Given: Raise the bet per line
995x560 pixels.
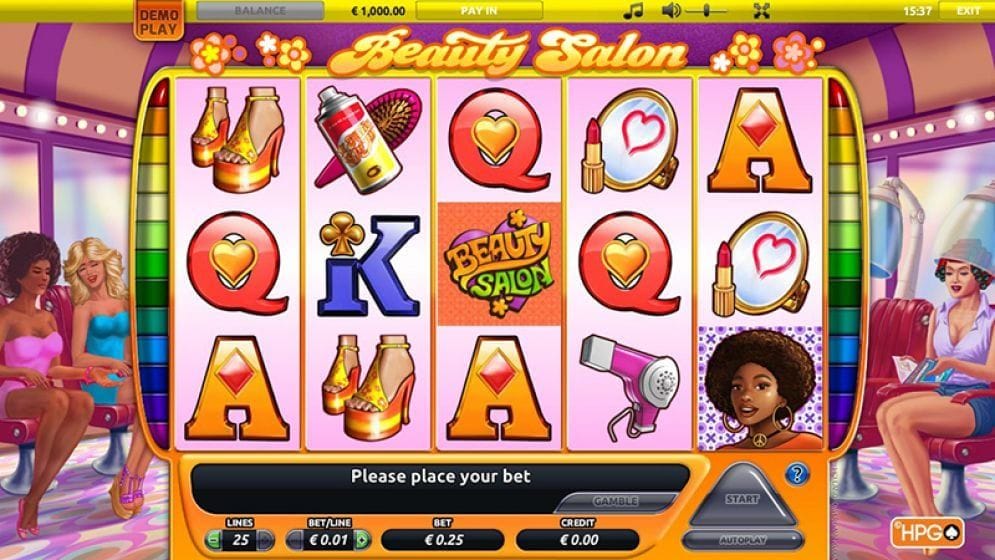Looking at the screenshot, I should tap(362, 540).
